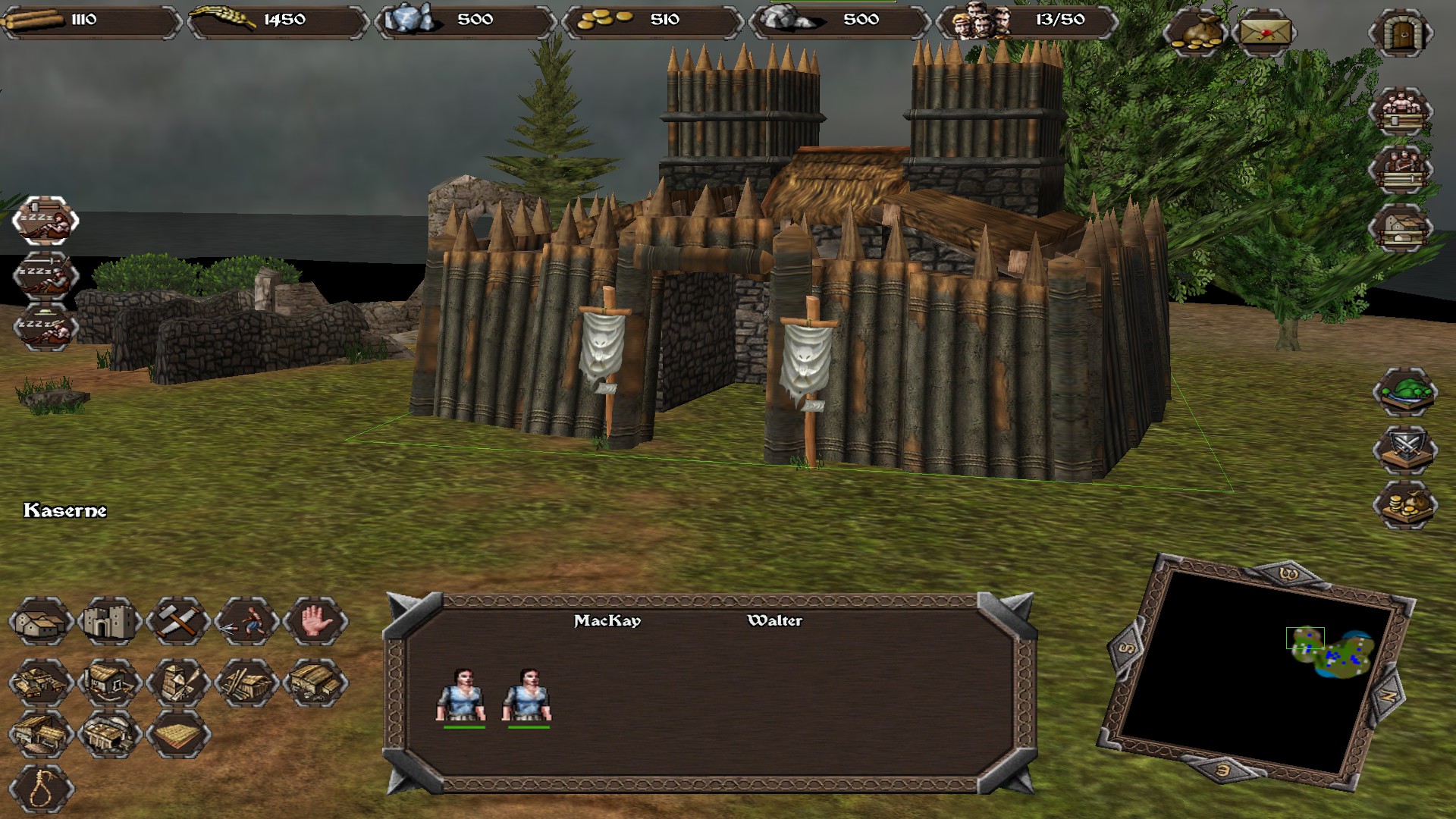Show idle farmers with the sleeping straw-hat icon
This screenshot has width=1456, height=819.
(x=45, y=327)
